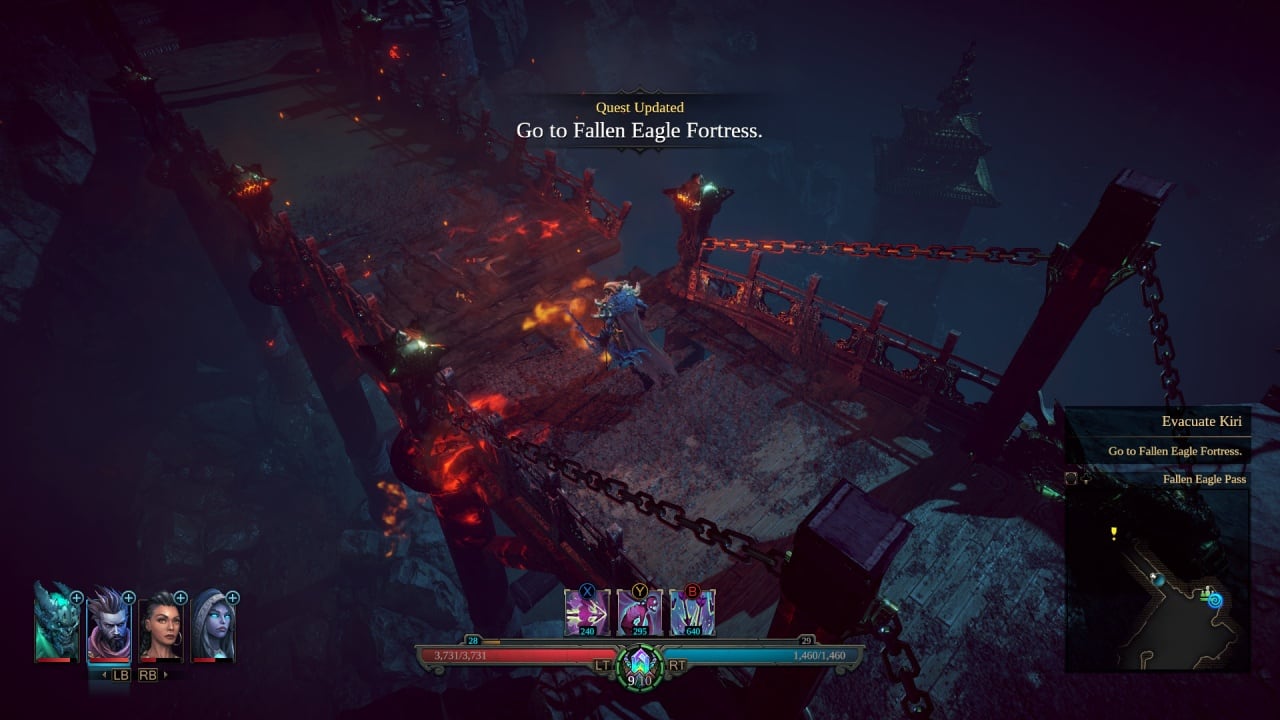The image size is (1280, 720).
Task: Select the X skill icon with 240 cooldown
Action: click(590, 610)
